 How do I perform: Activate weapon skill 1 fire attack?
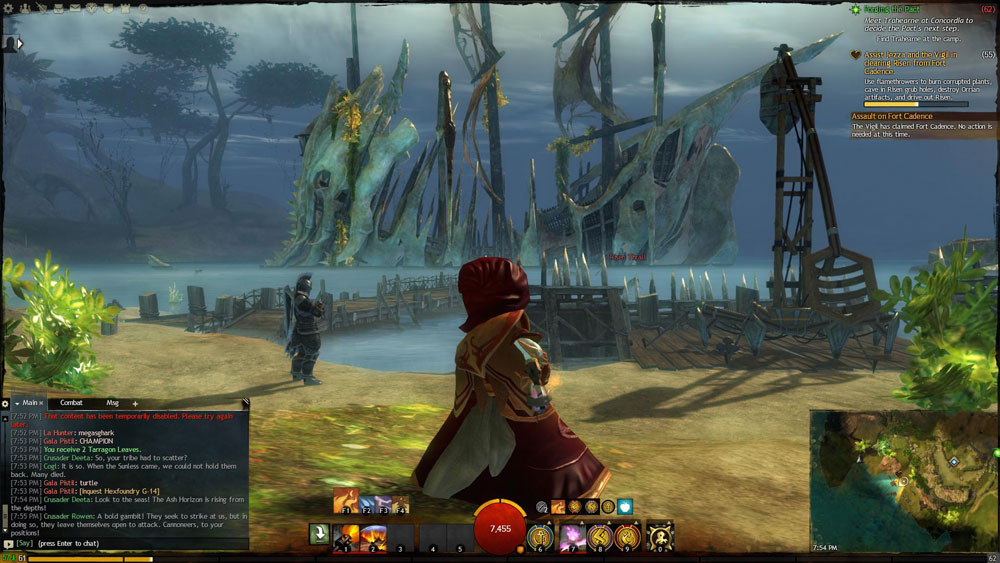(x=345, y=536)
